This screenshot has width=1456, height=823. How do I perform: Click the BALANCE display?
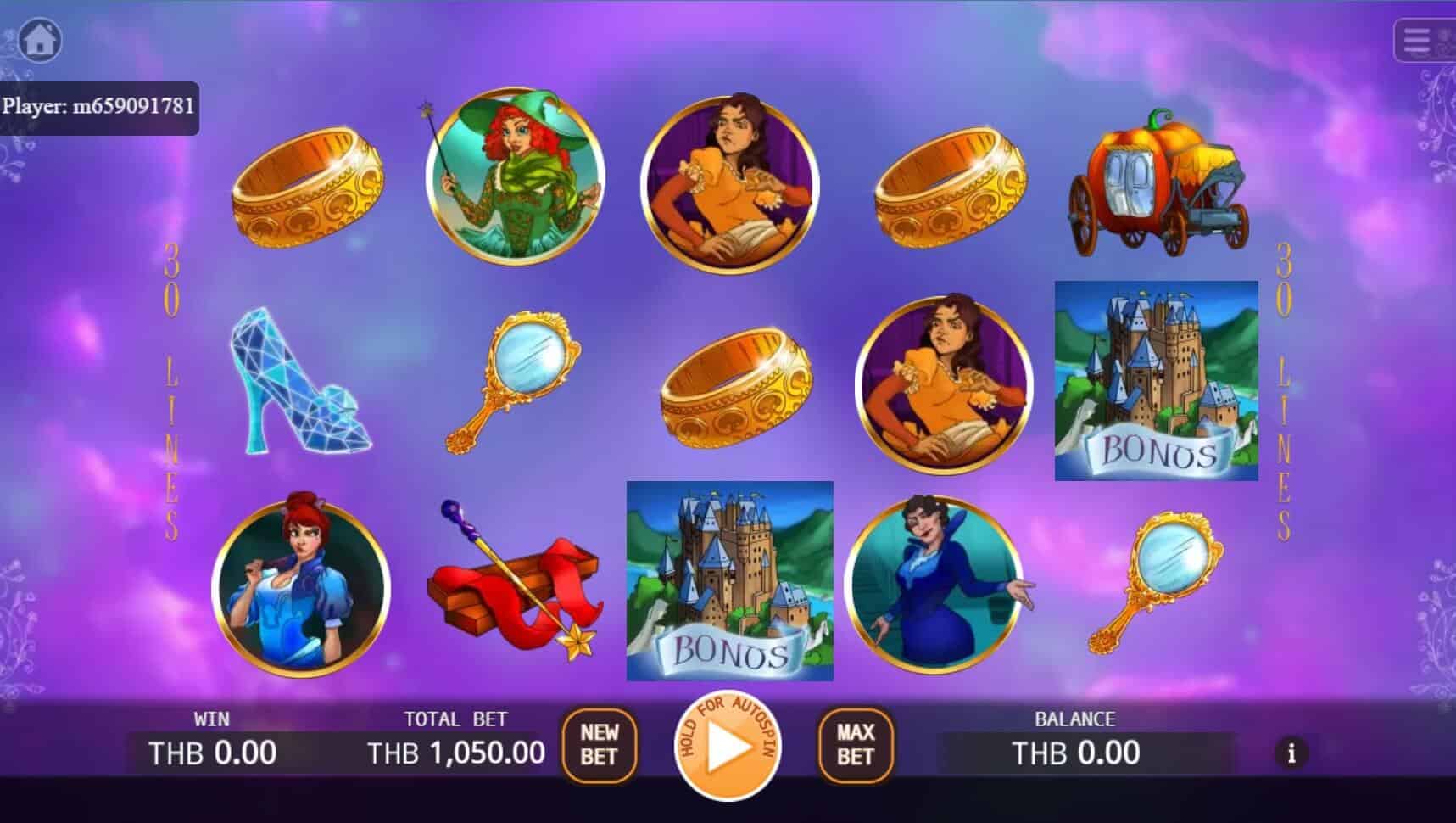coord(1074,751)
